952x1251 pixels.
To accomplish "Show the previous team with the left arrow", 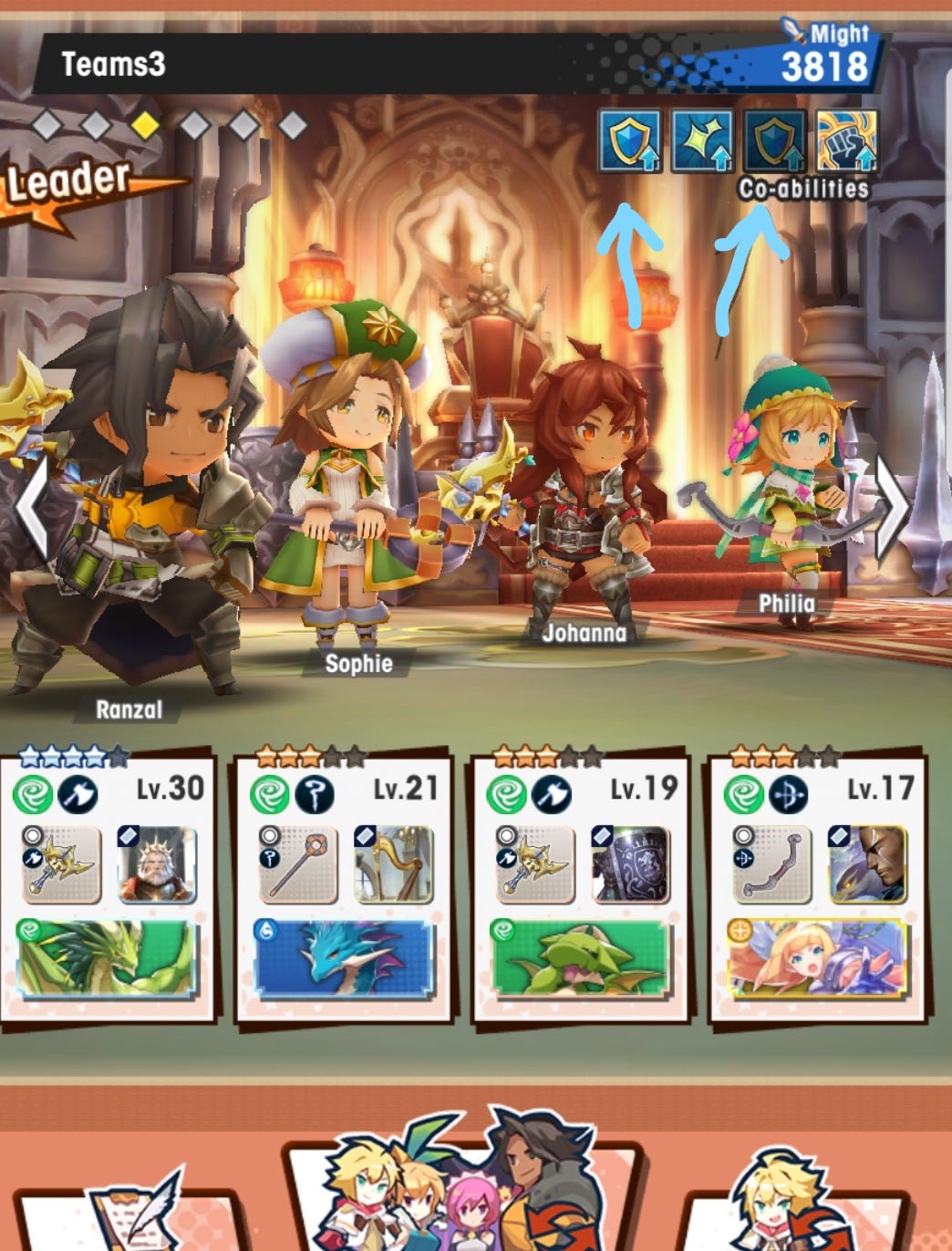I will point(32,509).
